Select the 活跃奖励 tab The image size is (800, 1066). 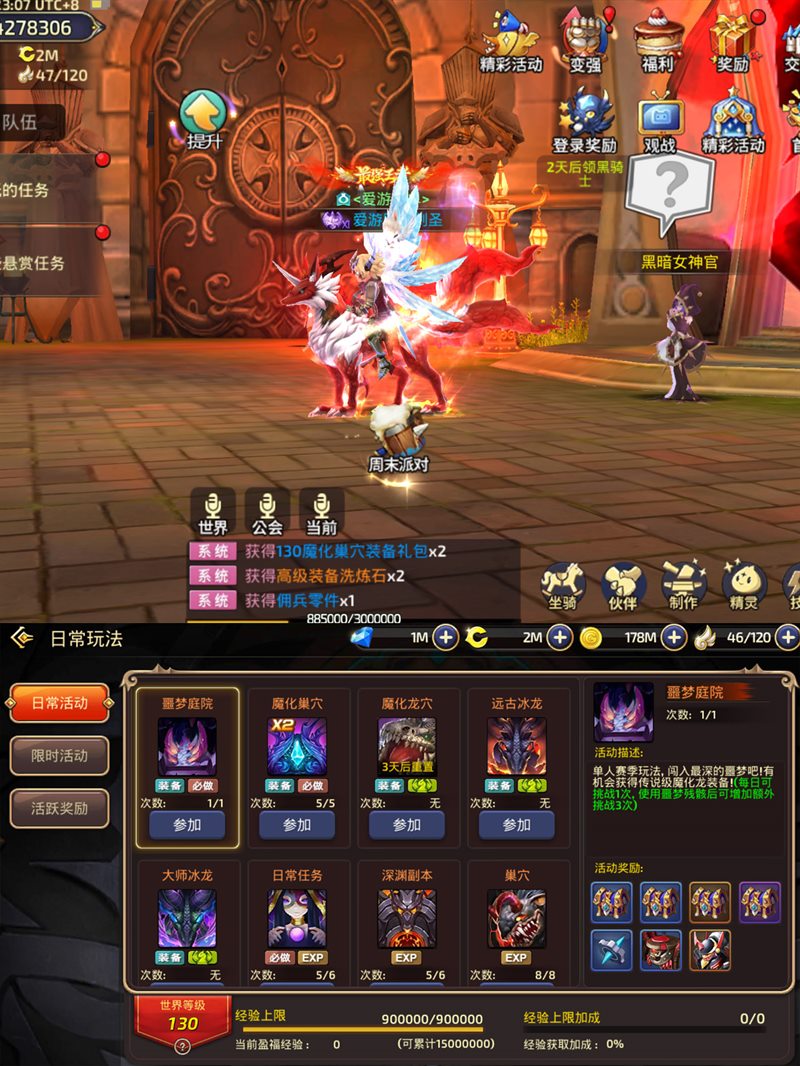tap(59, 808)
